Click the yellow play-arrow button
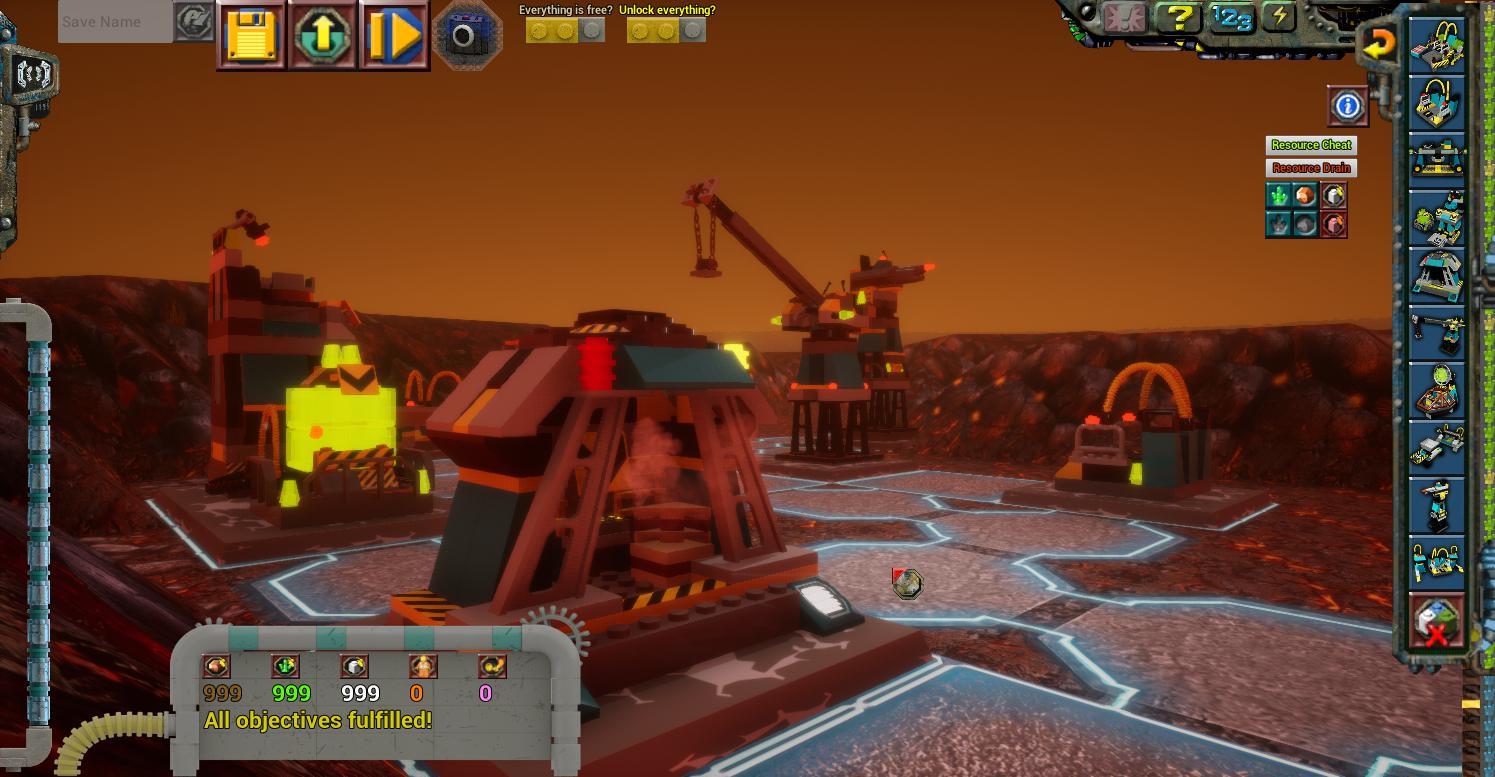 [x=394, y=36]
